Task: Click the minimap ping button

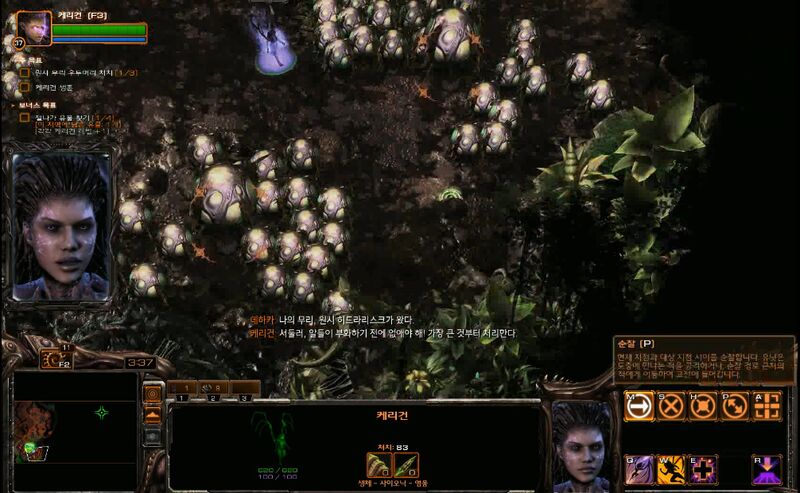Action: tap(153, 394)
